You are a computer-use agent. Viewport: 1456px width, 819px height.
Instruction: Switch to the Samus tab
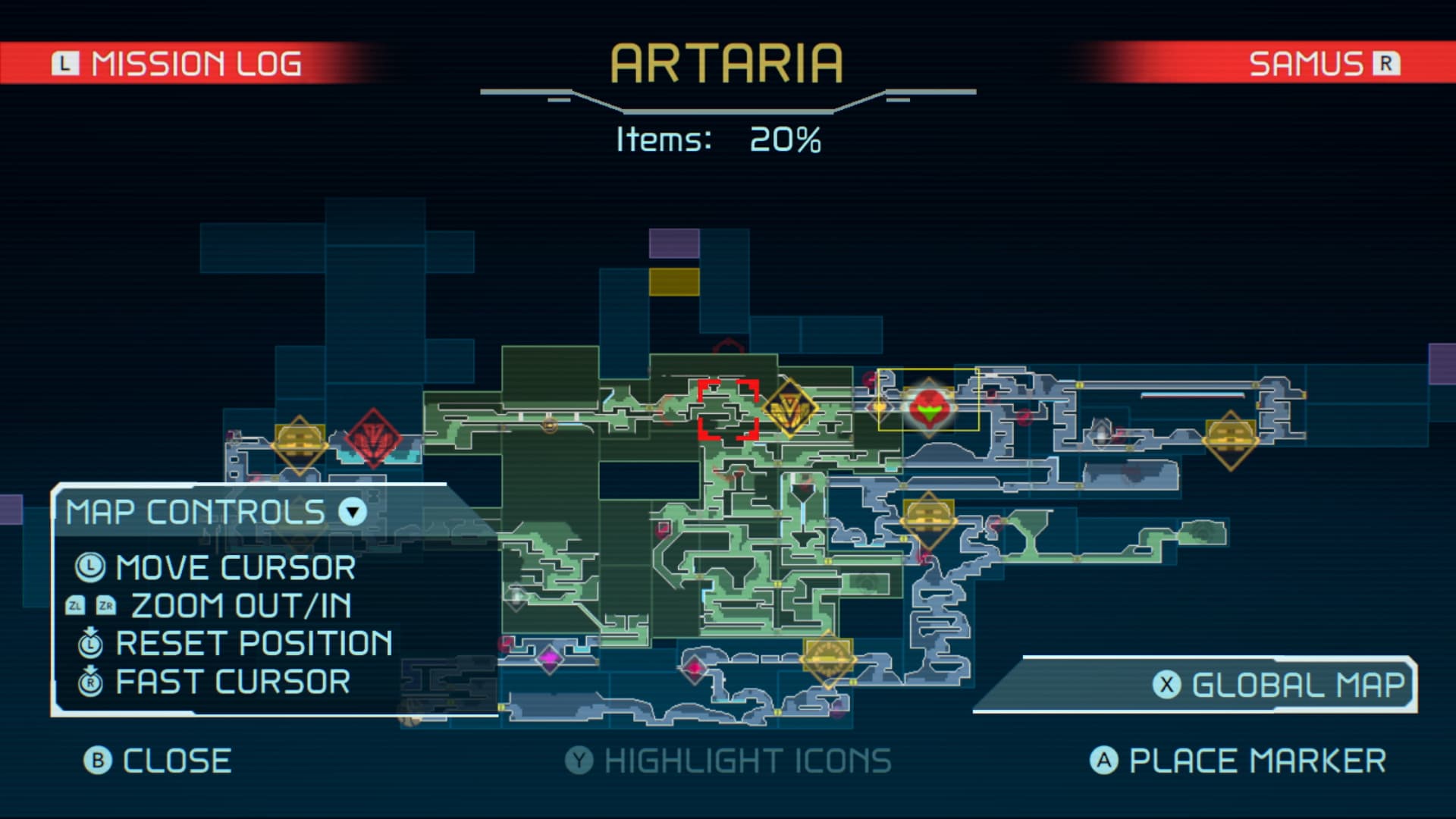point(1323,64)
